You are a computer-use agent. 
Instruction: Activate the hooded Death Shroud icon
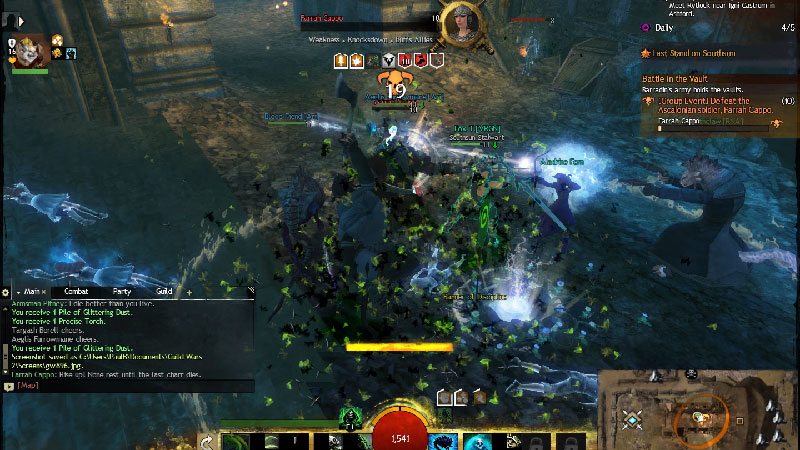click(349, 417)
